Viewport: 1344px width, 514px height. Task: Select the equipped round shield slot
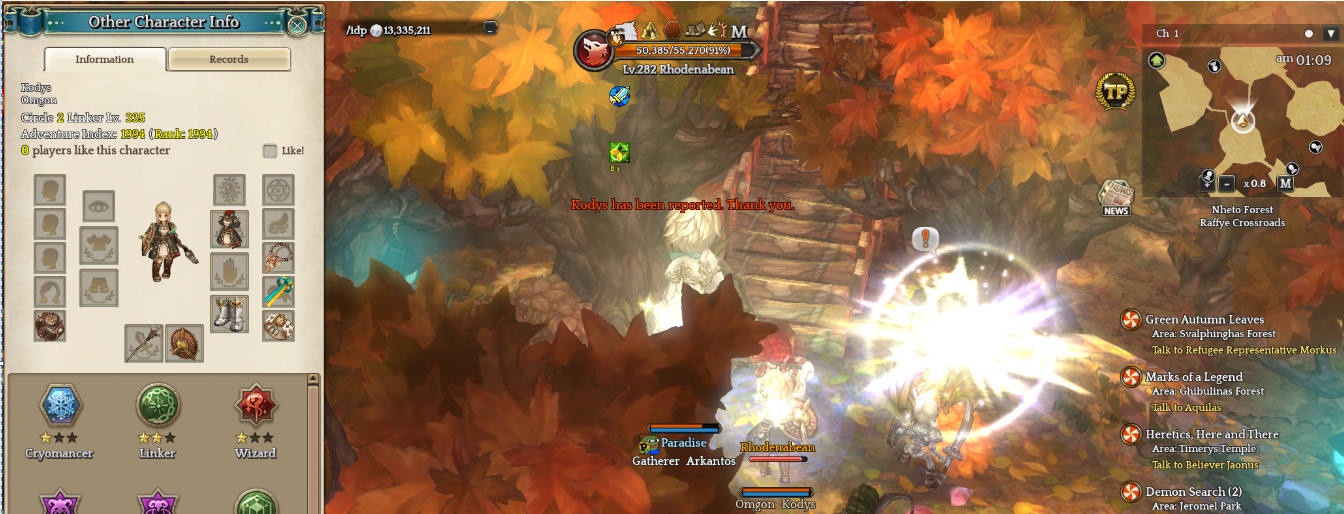click(x=185, y=343)
